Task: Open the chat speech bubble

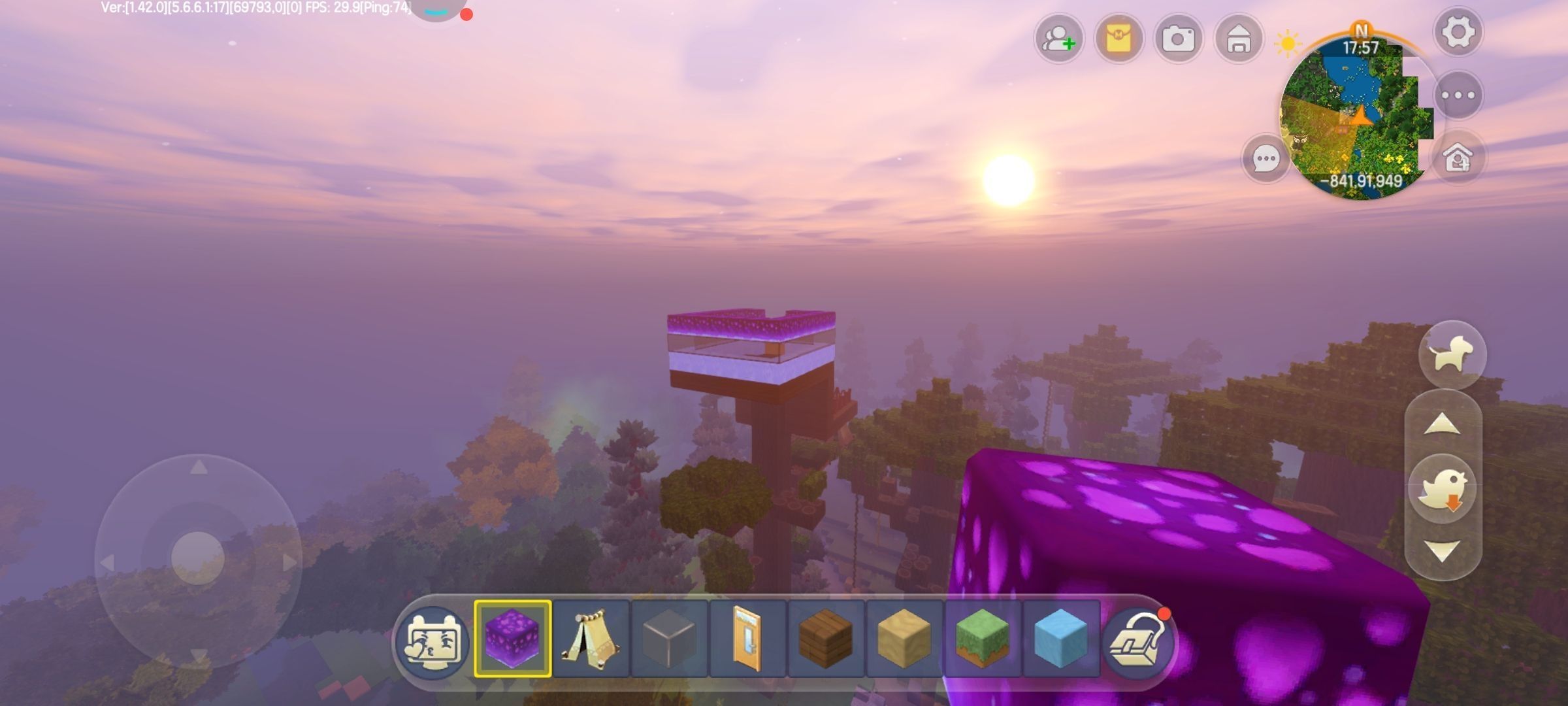Action: pos(1266,159)
